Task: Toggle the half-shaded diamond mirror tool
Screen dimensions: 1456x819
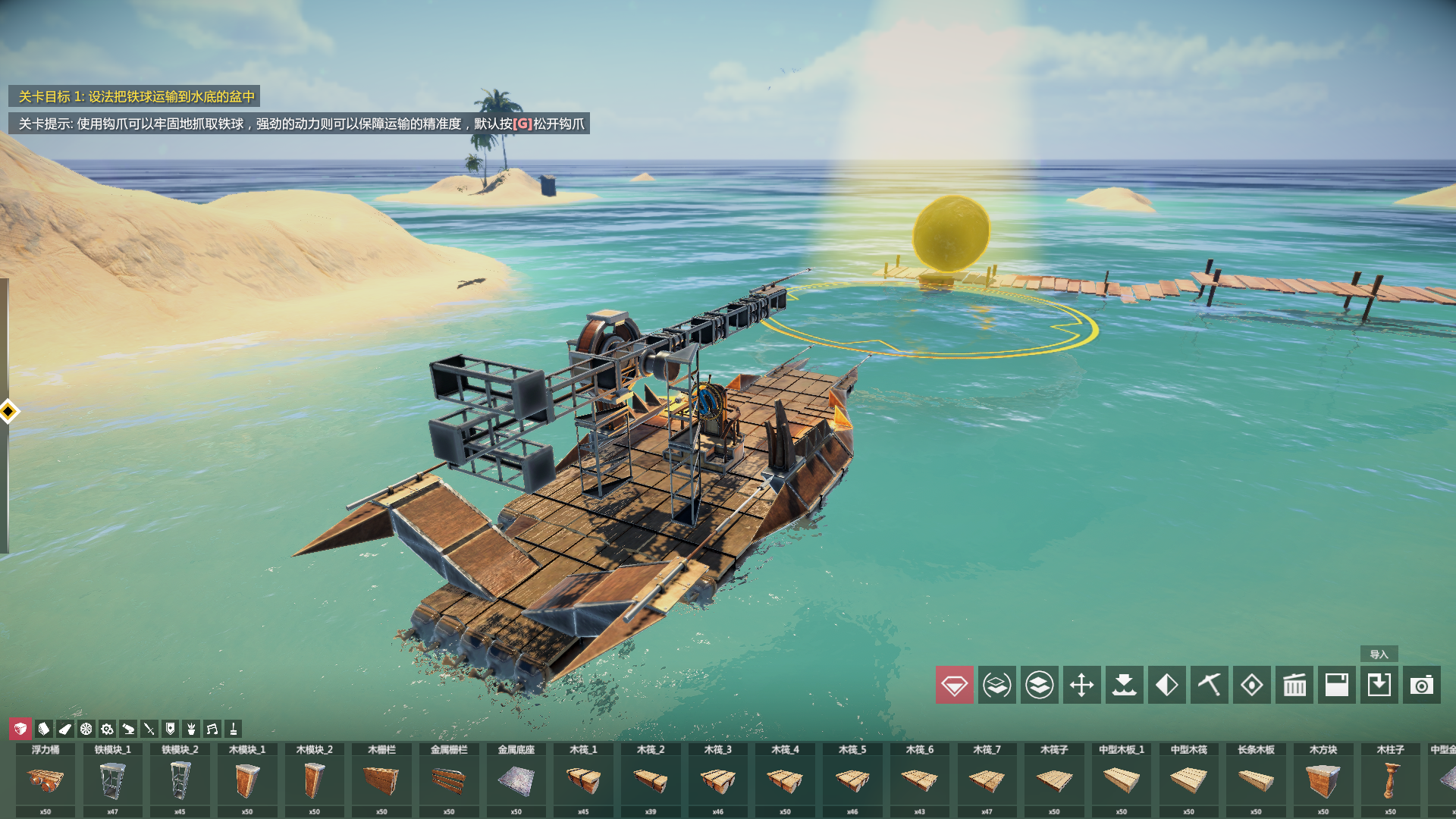Action: 1166,685
